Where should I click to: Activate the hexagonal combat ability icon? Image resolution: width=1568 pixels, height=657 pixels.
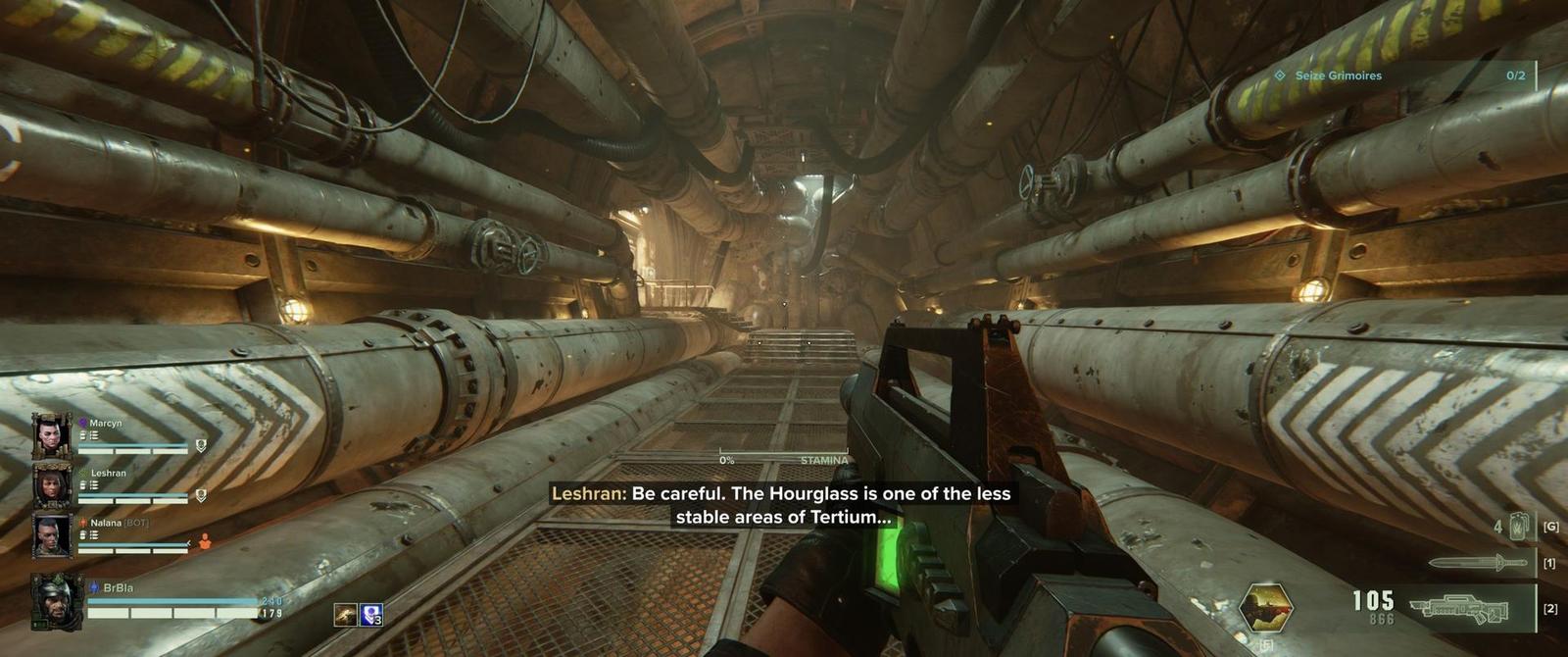(1265, 607)
